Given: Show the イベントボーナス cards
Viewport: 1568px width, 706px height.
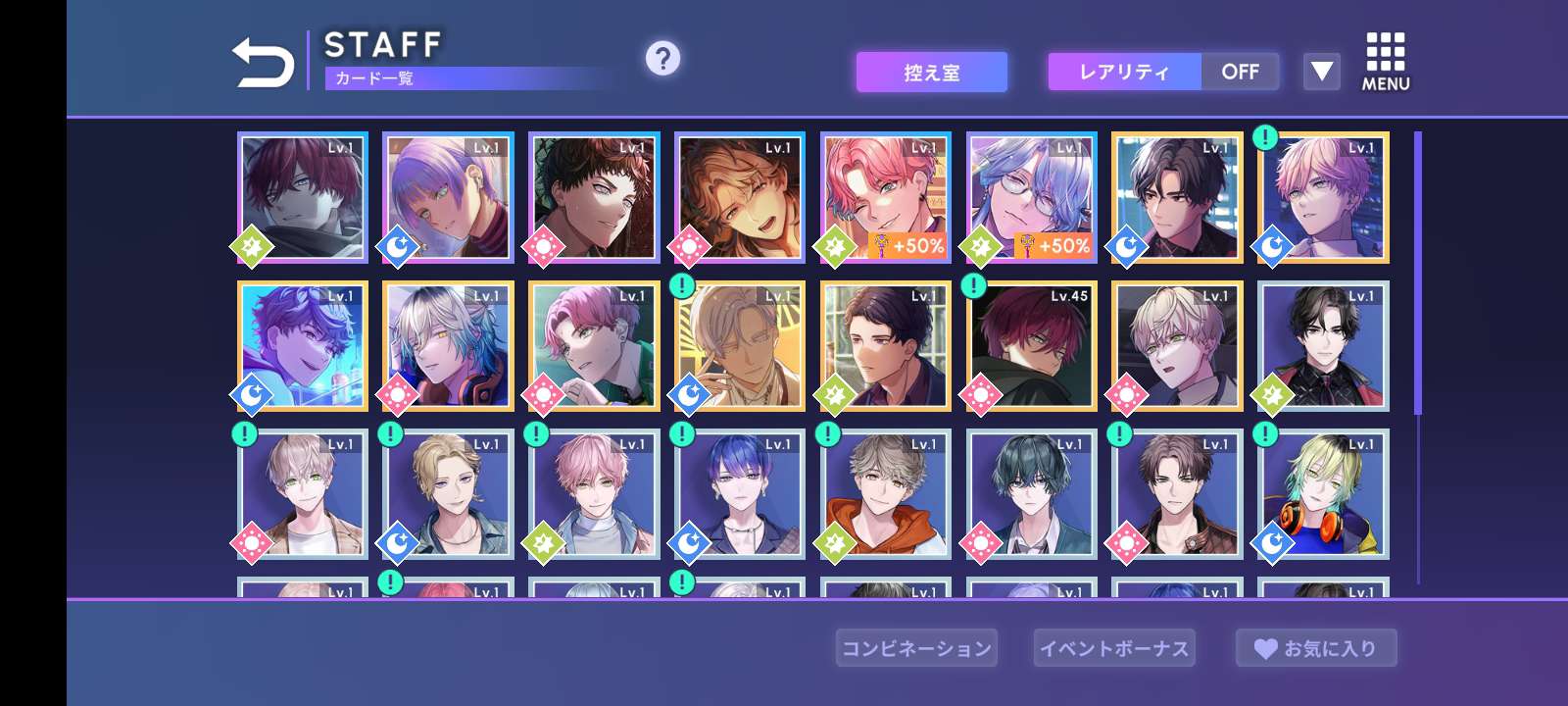Looking at the screenshot, I should pos(1114,648).
